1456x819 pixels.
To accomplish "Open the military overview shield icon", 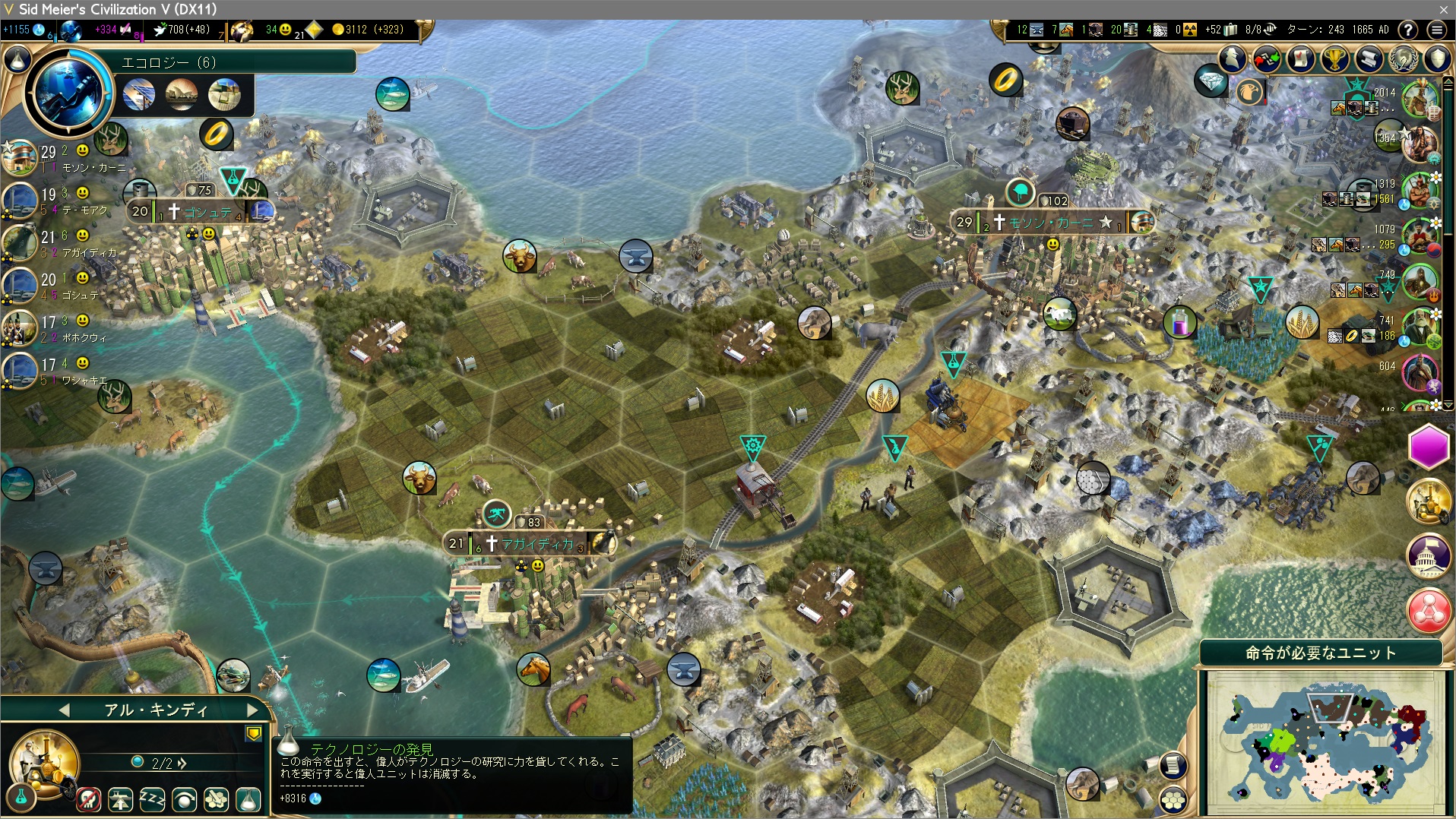I will pyautogui.click(x=1437, y=58).
